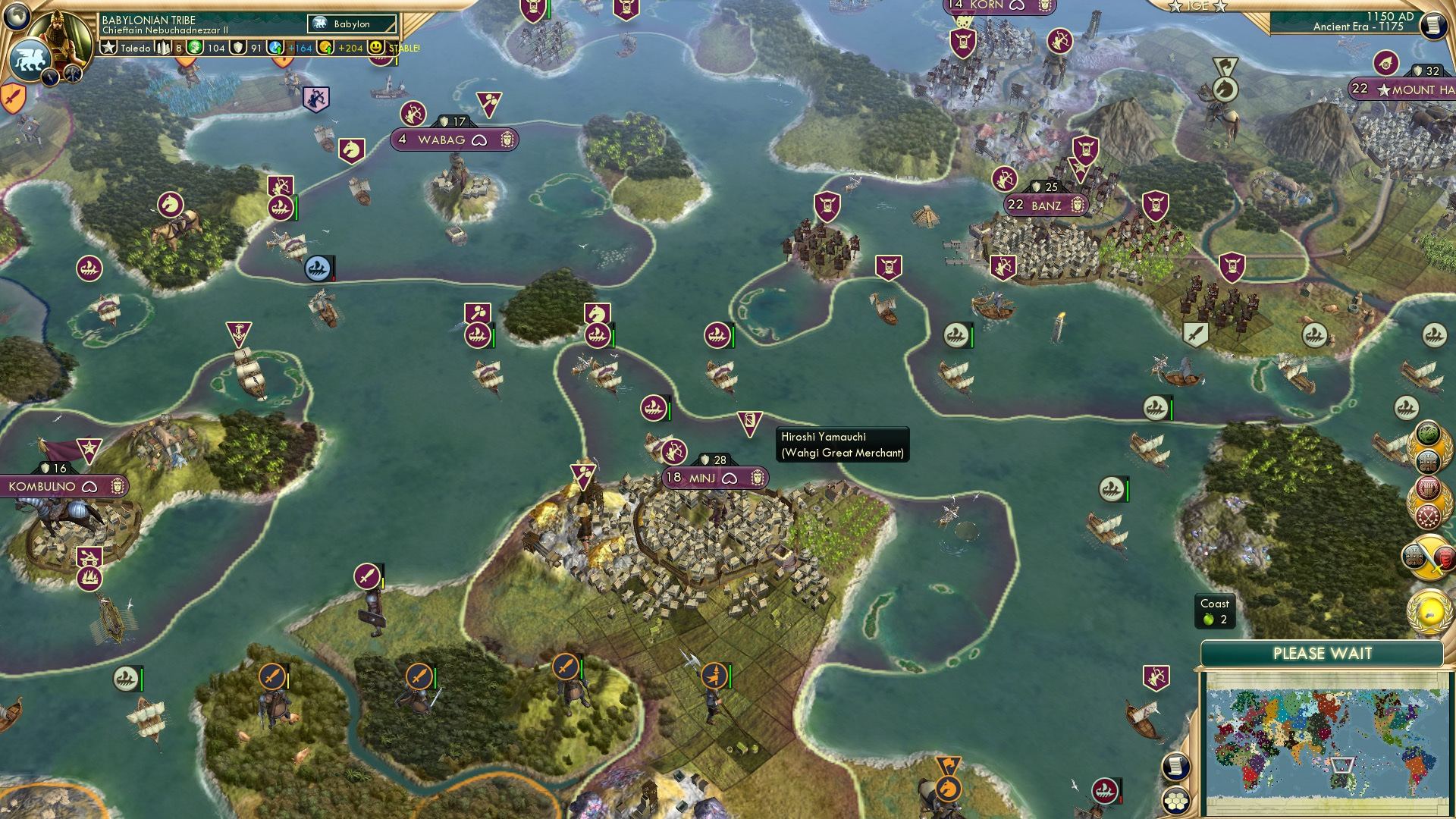Expand the Banz city banner
The width and height of the screenshot is (1456, 819).
tap(1045, 205)
